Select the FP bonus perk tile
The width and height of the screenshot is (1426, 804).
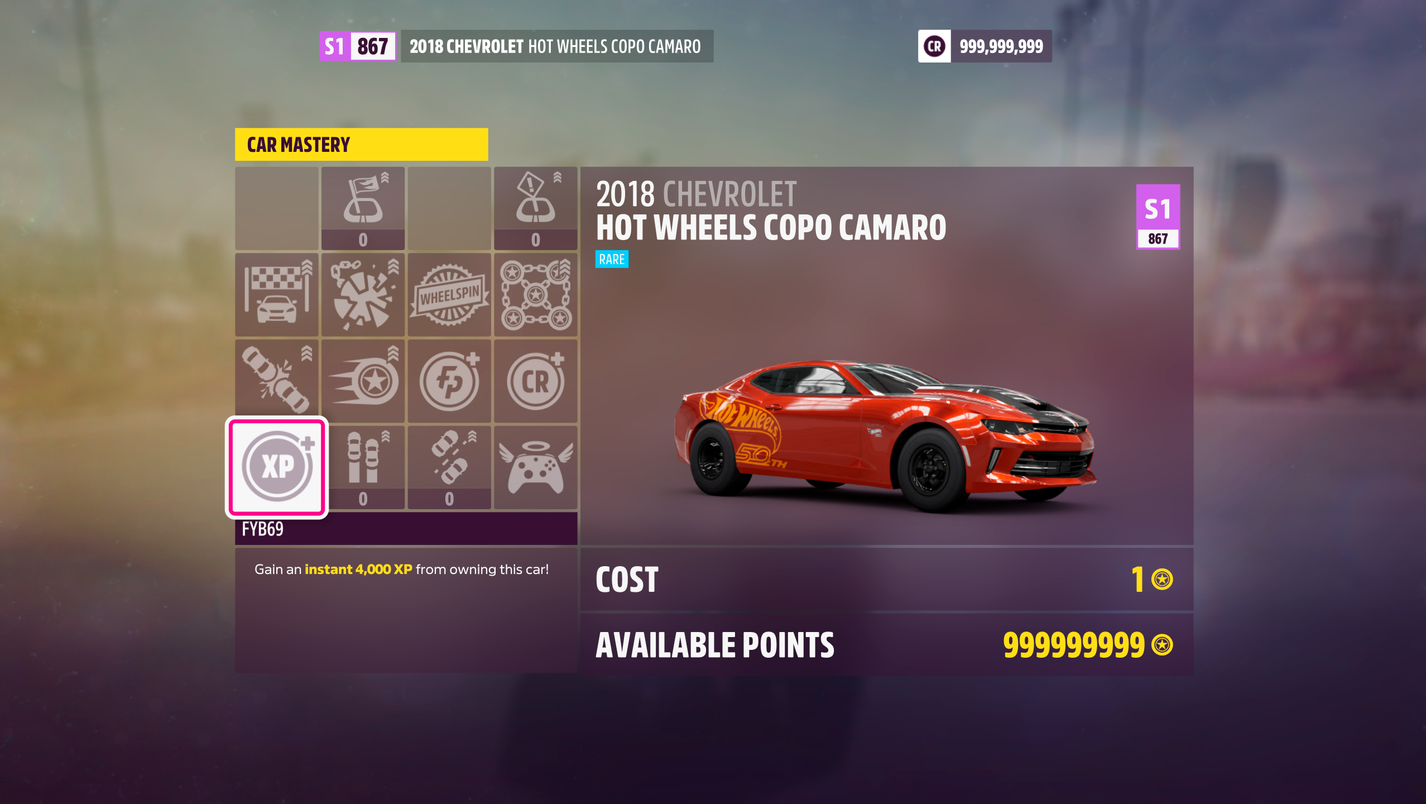coord(449,381)
